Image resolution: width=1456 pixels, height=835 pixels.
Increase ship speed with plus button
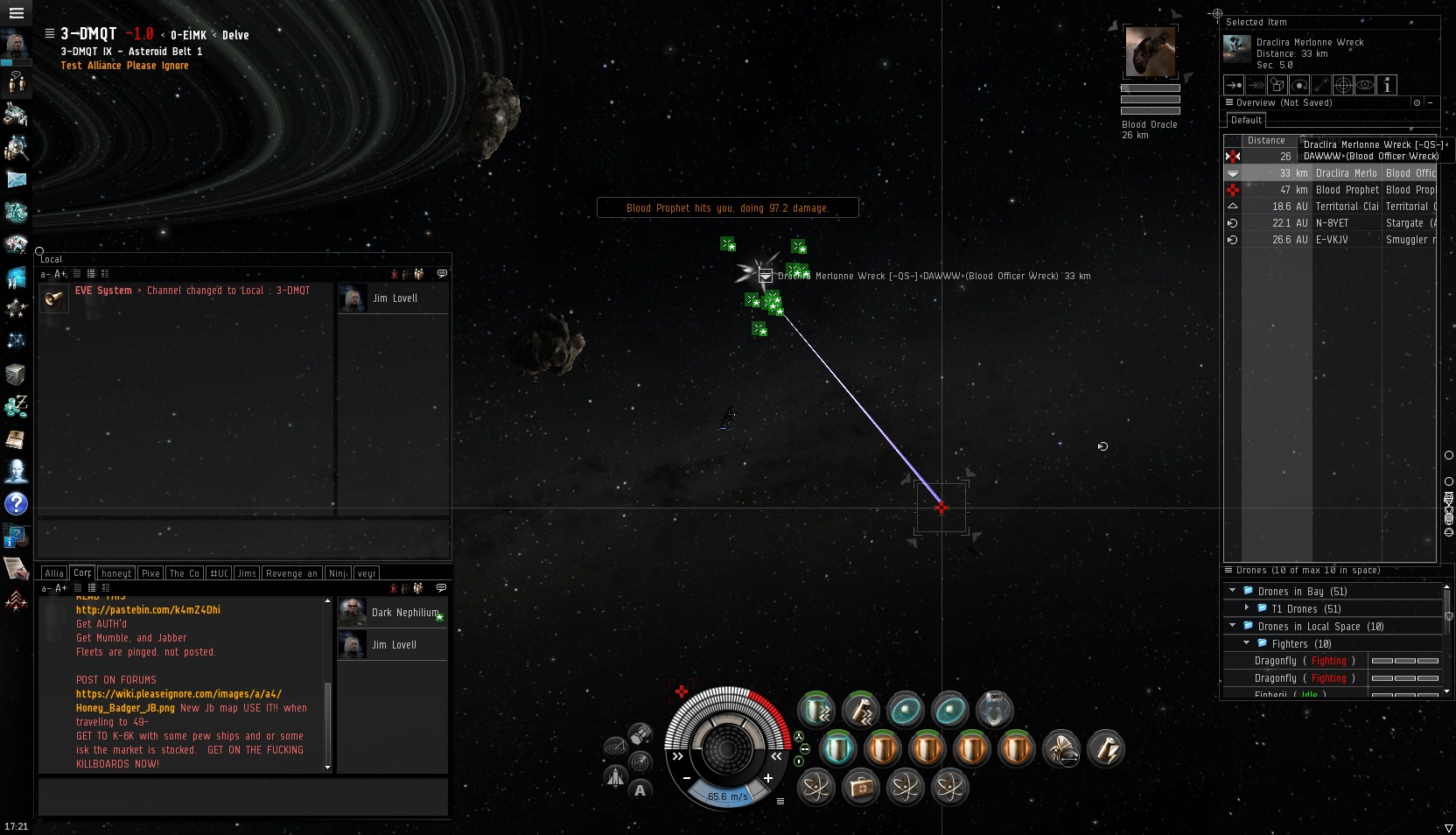pyautogui.click(x=767, y=778)
